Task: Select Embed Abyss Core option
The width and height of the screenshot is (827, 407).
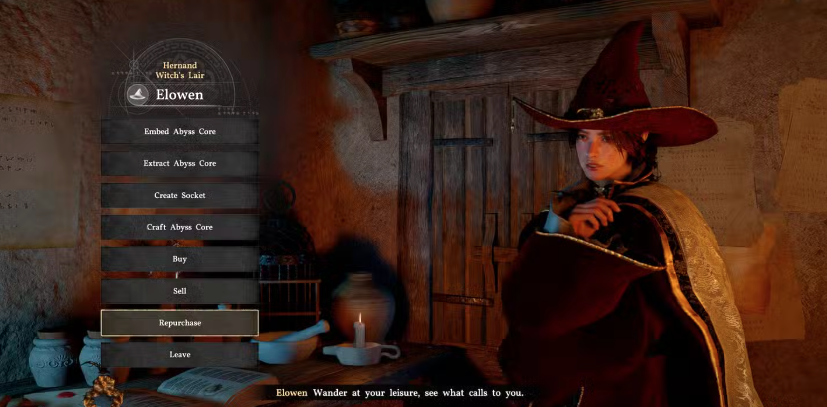Action: pos(179,131)
